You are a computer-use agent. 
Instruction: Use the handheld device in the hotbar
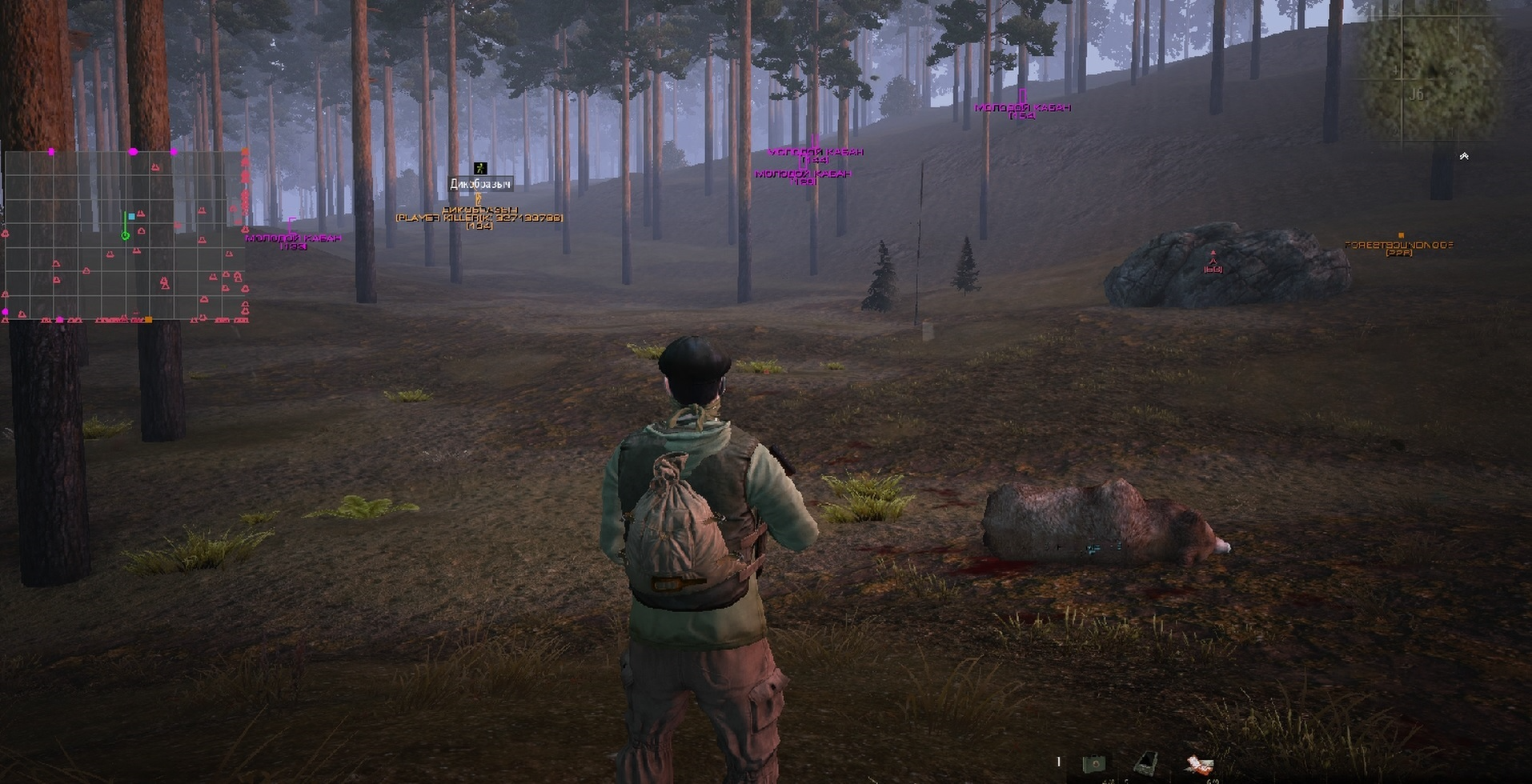(1145, 763)
